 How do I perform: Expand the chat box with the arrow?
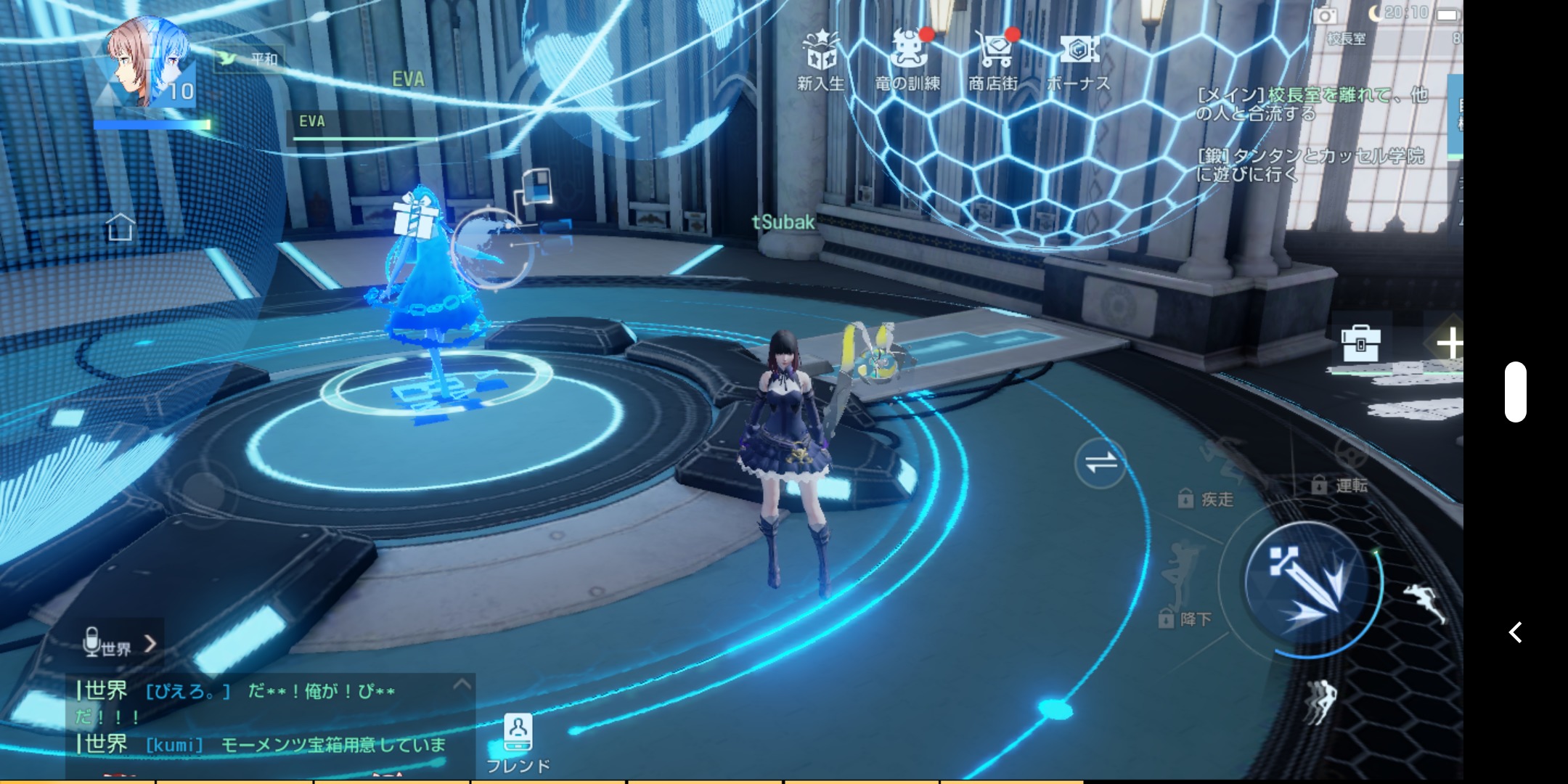tap(462, 685)
